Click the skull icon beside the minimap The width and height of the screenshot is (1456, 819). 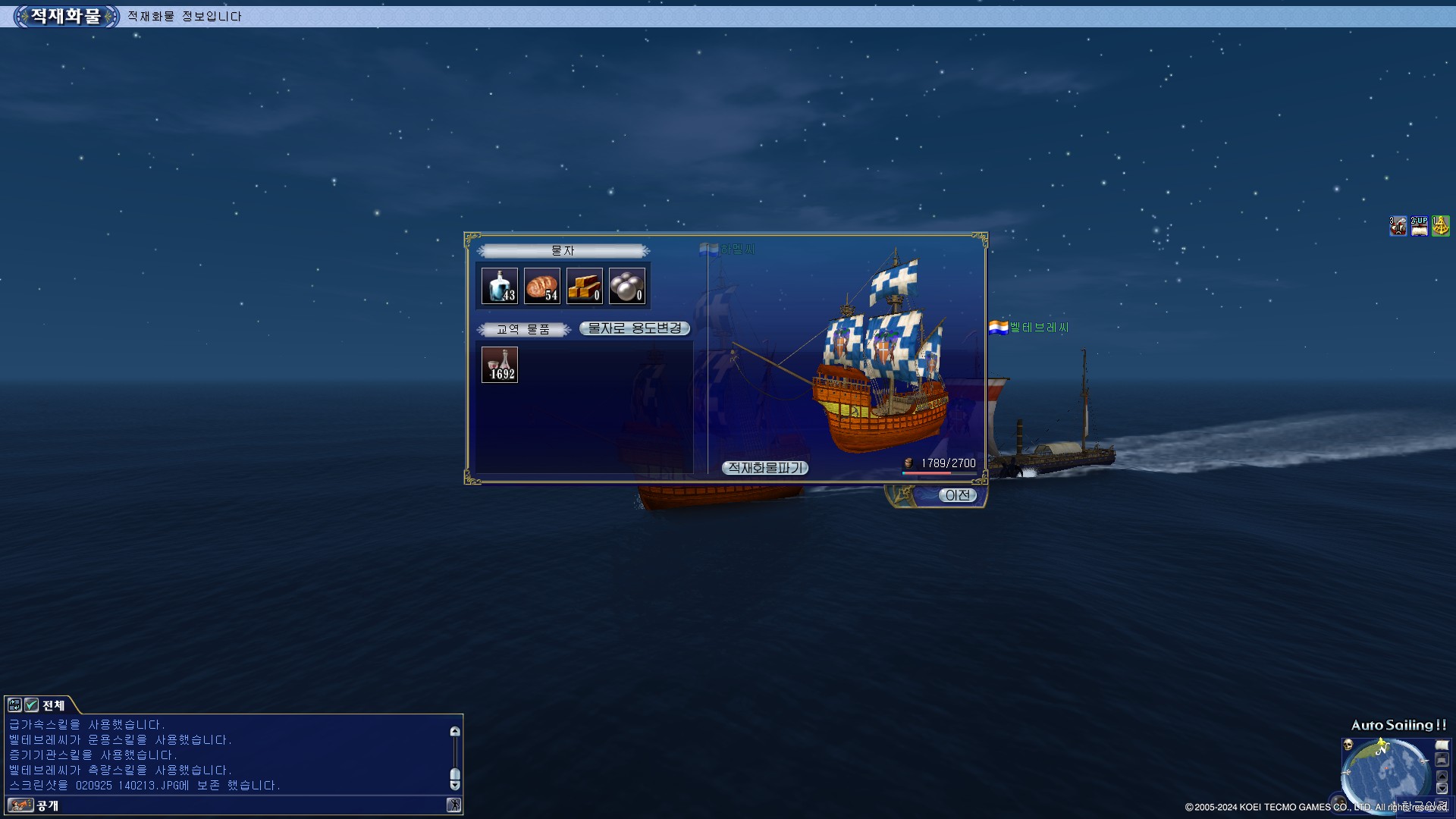tap(1348, 745)
